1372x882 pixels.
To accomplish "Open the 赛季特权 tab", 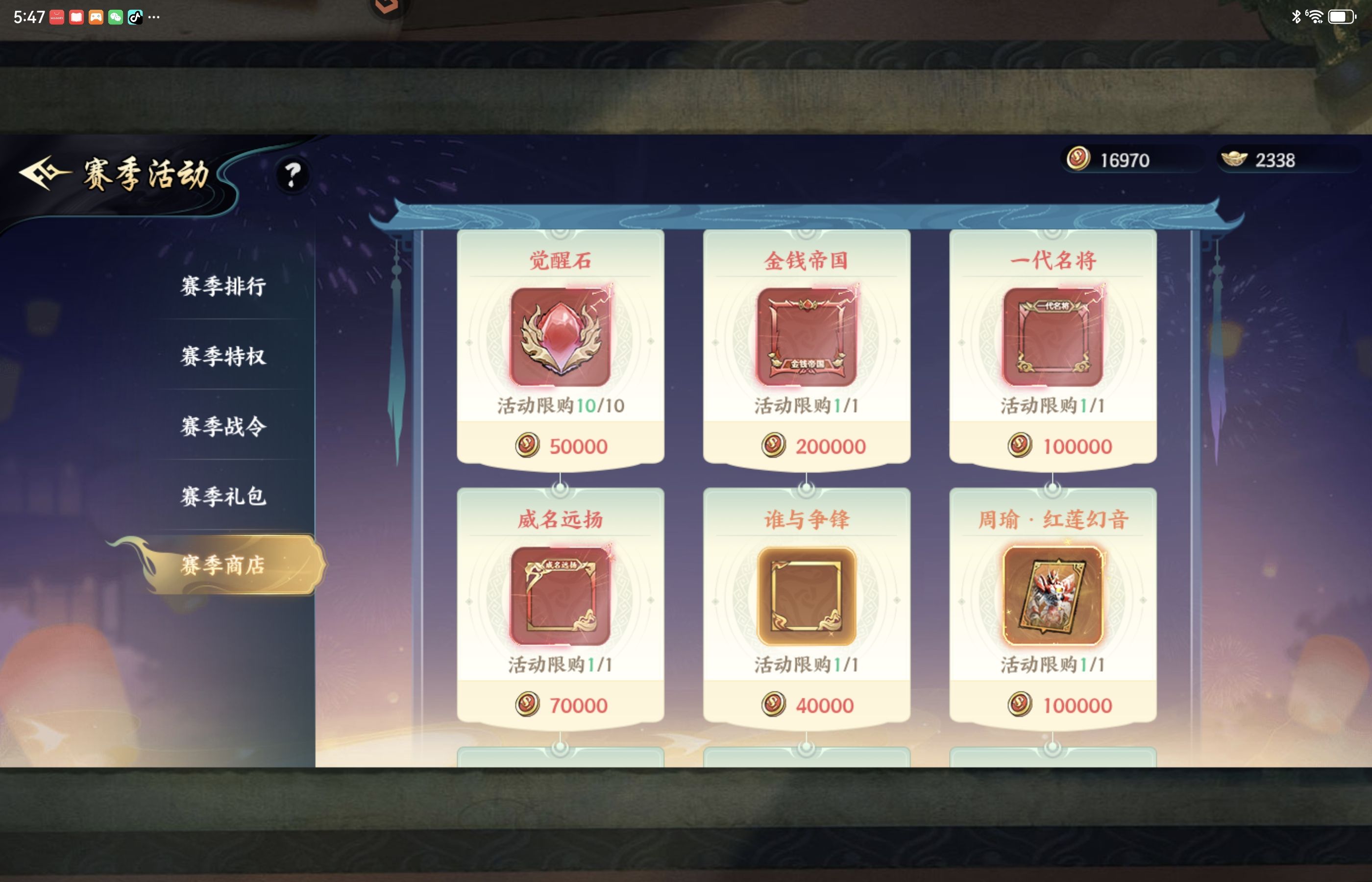I will [223, 356].
